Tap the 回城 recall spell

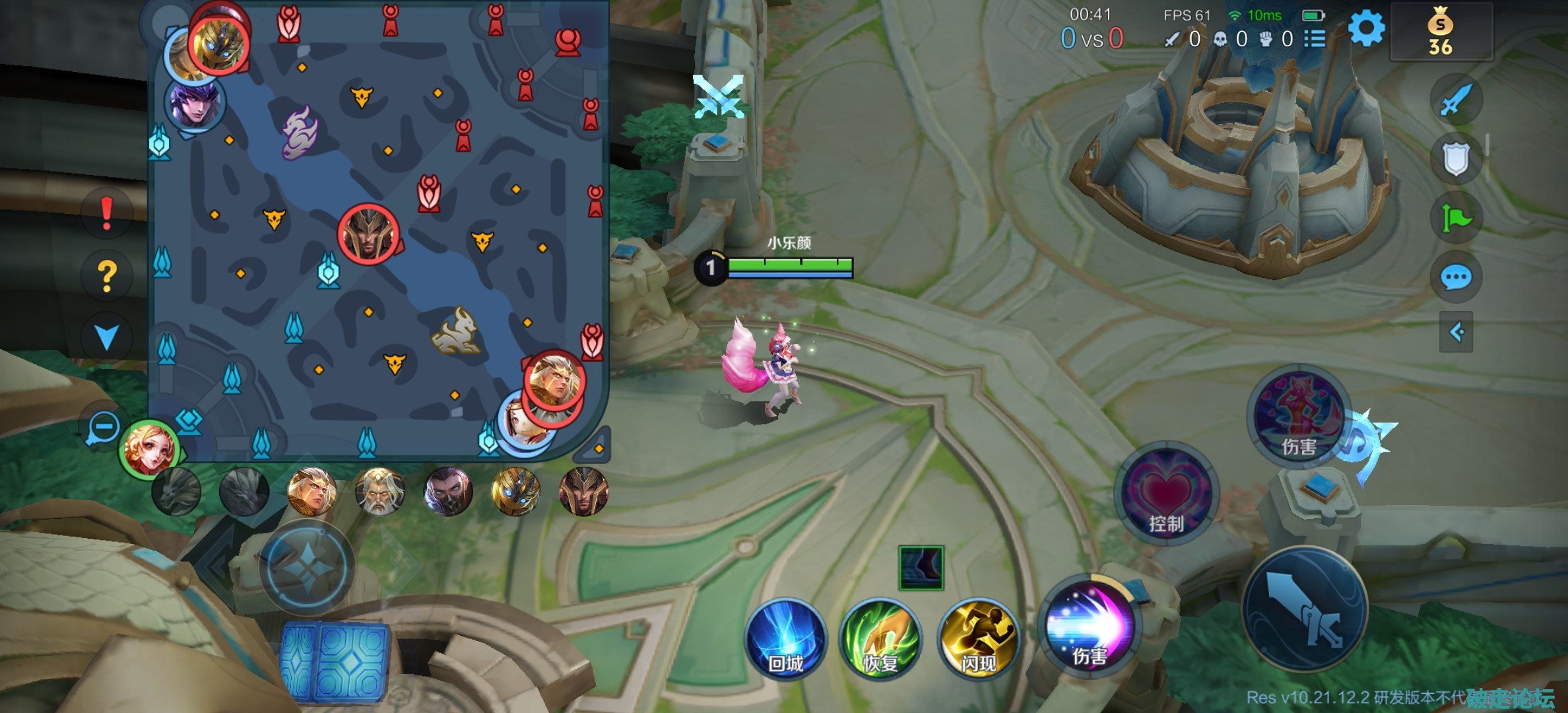[785, 639]
